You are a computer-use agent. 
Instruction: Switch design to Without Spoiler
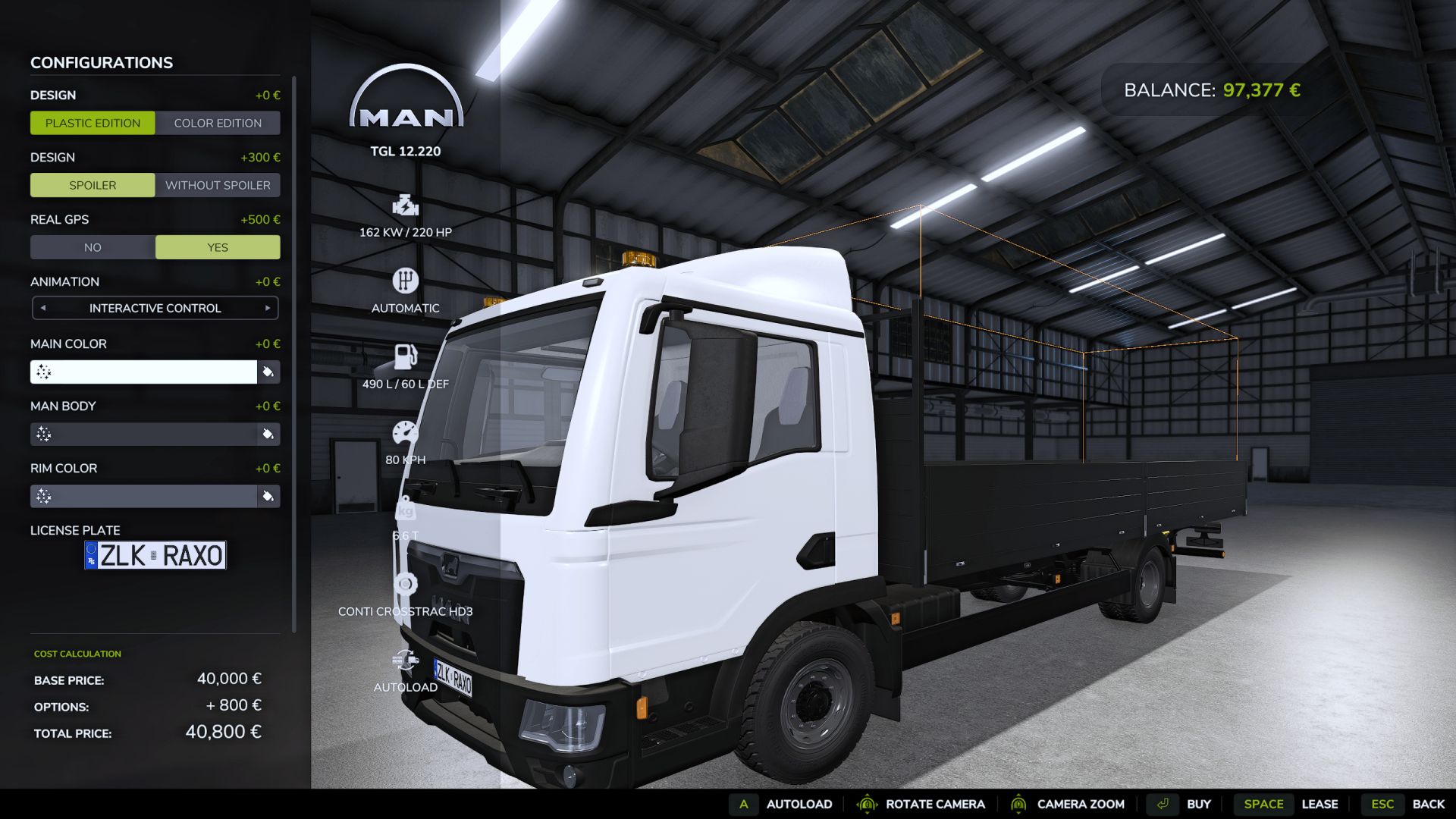point(217,185)
